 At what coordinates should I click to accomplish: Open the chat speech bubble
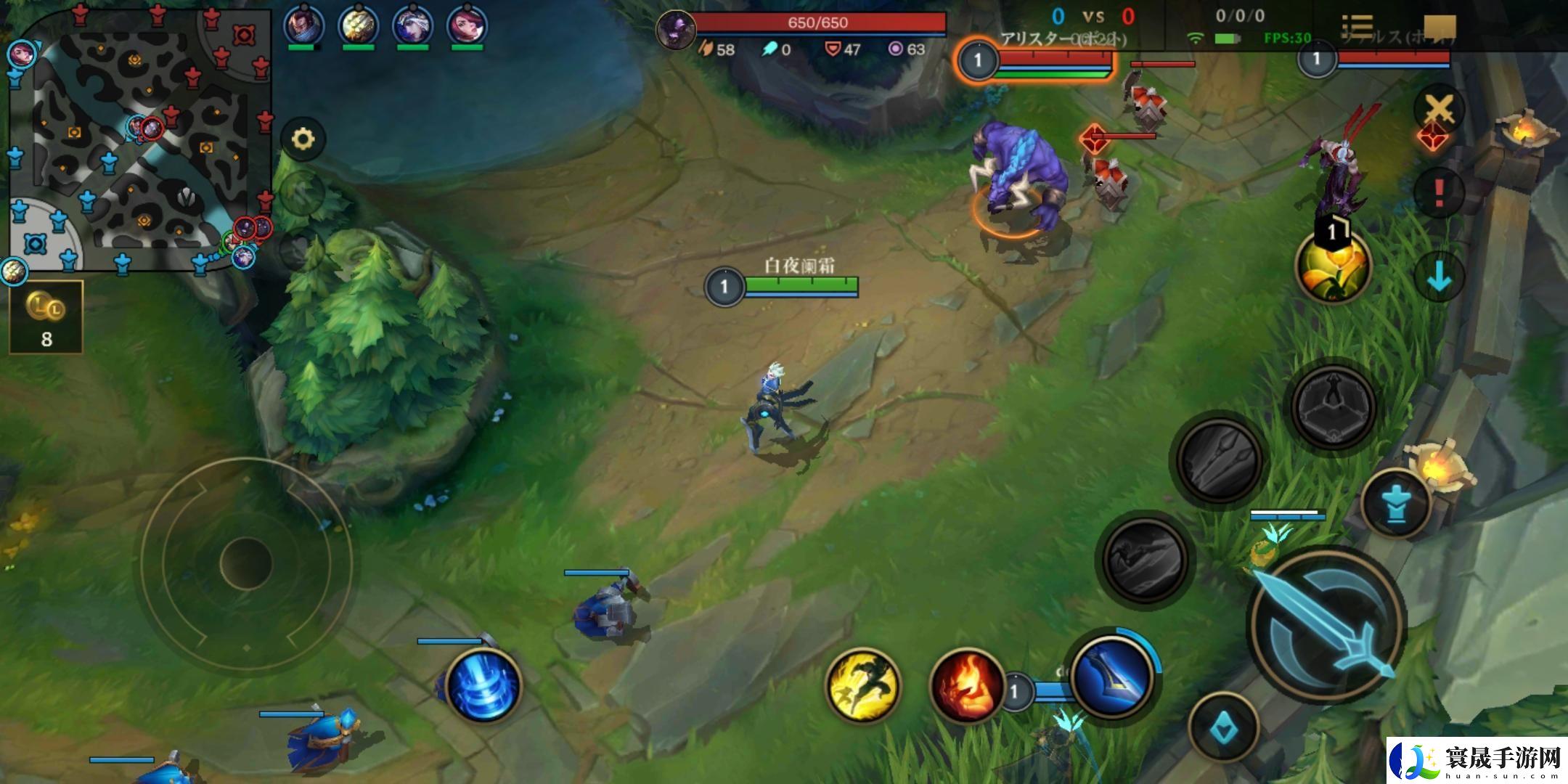[1439, 27]
